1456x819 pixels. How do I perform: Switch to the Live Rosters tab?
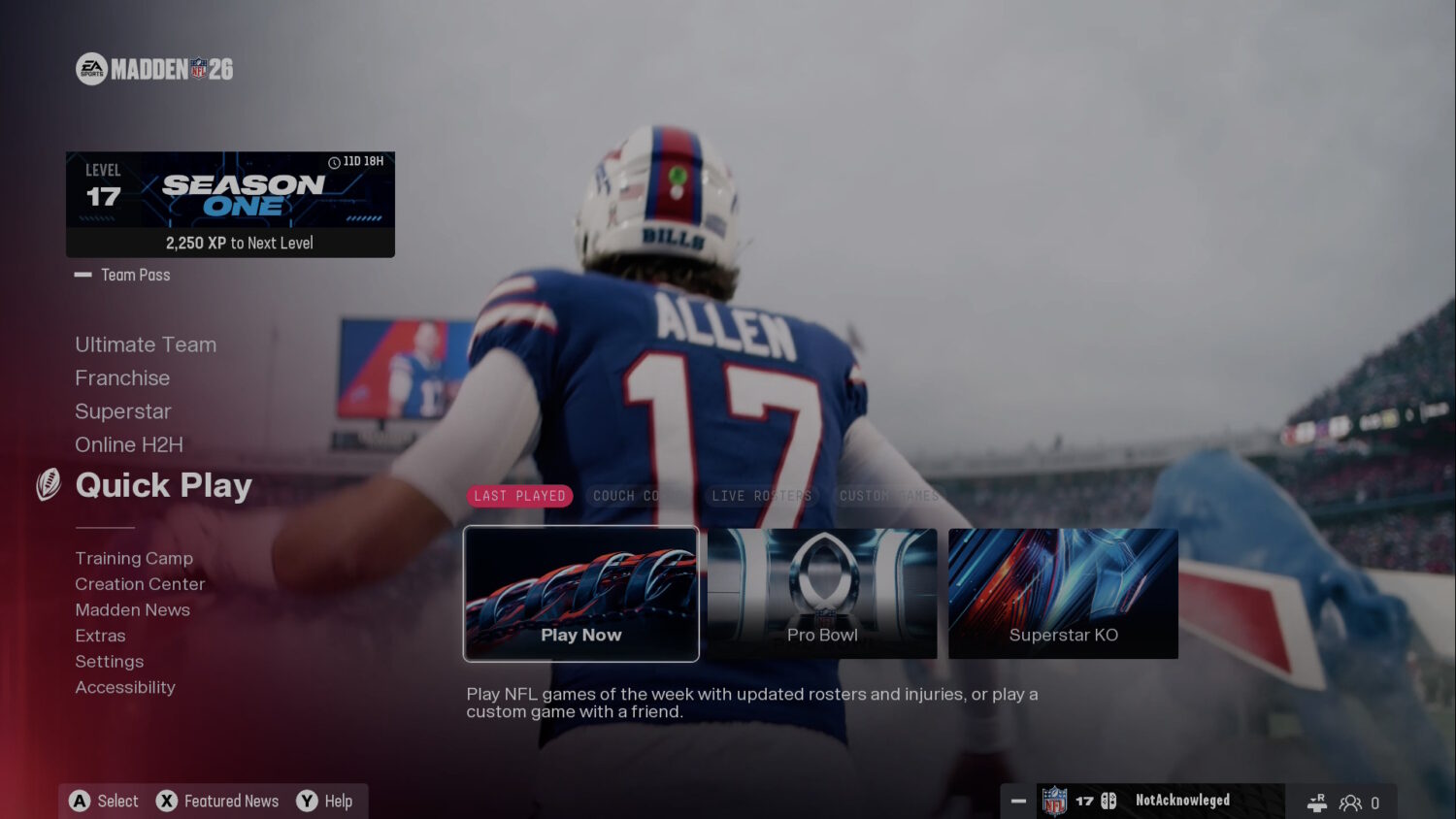coord(762,496)
